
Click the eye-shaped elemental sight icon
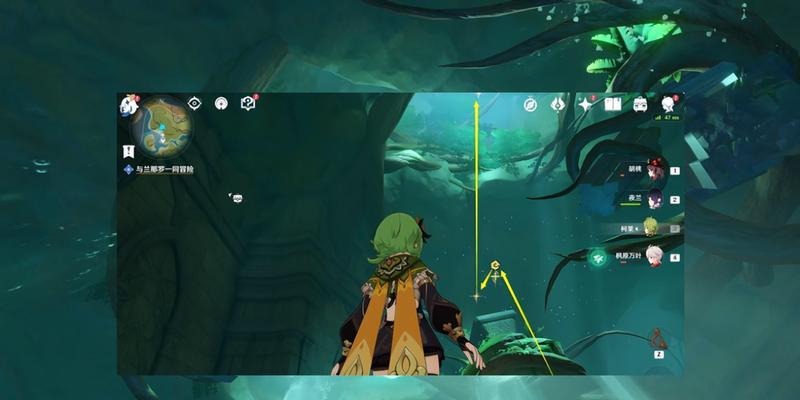pos(195,103)
